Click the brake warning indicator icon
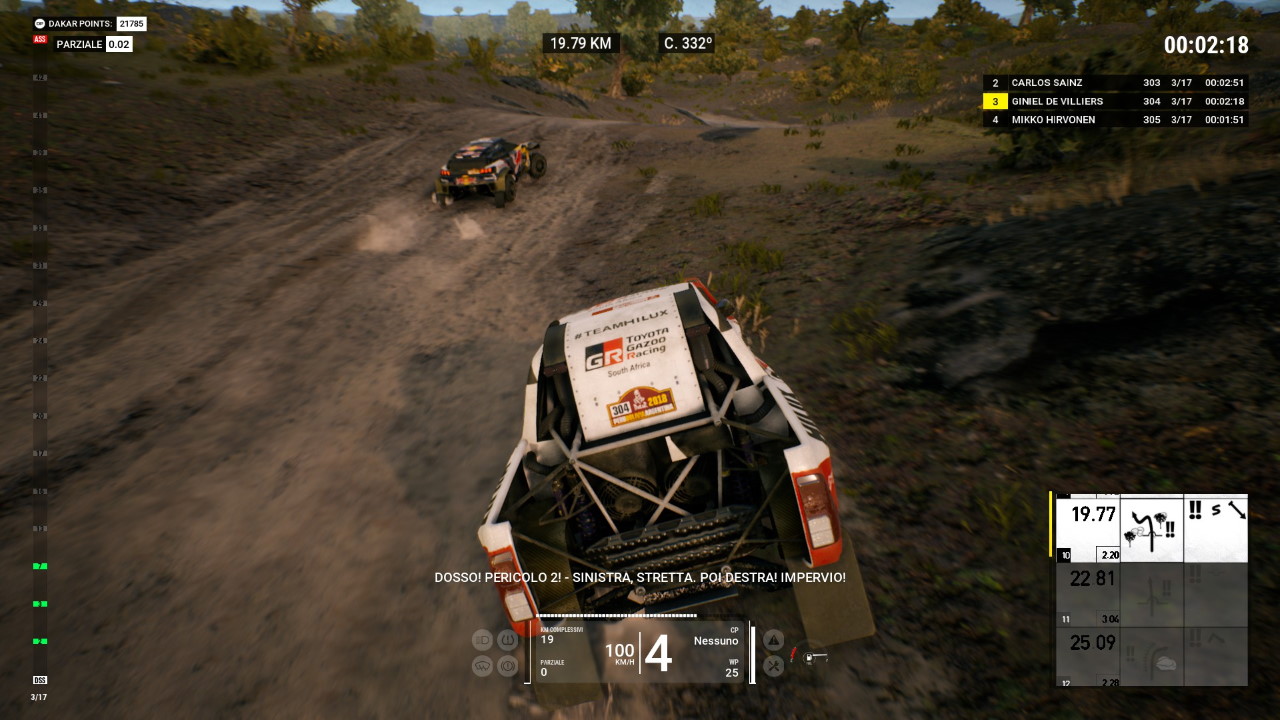Image resolution: width=1280 pixels, height=720 pixels. pyautogui.click(x=507, y=665)
